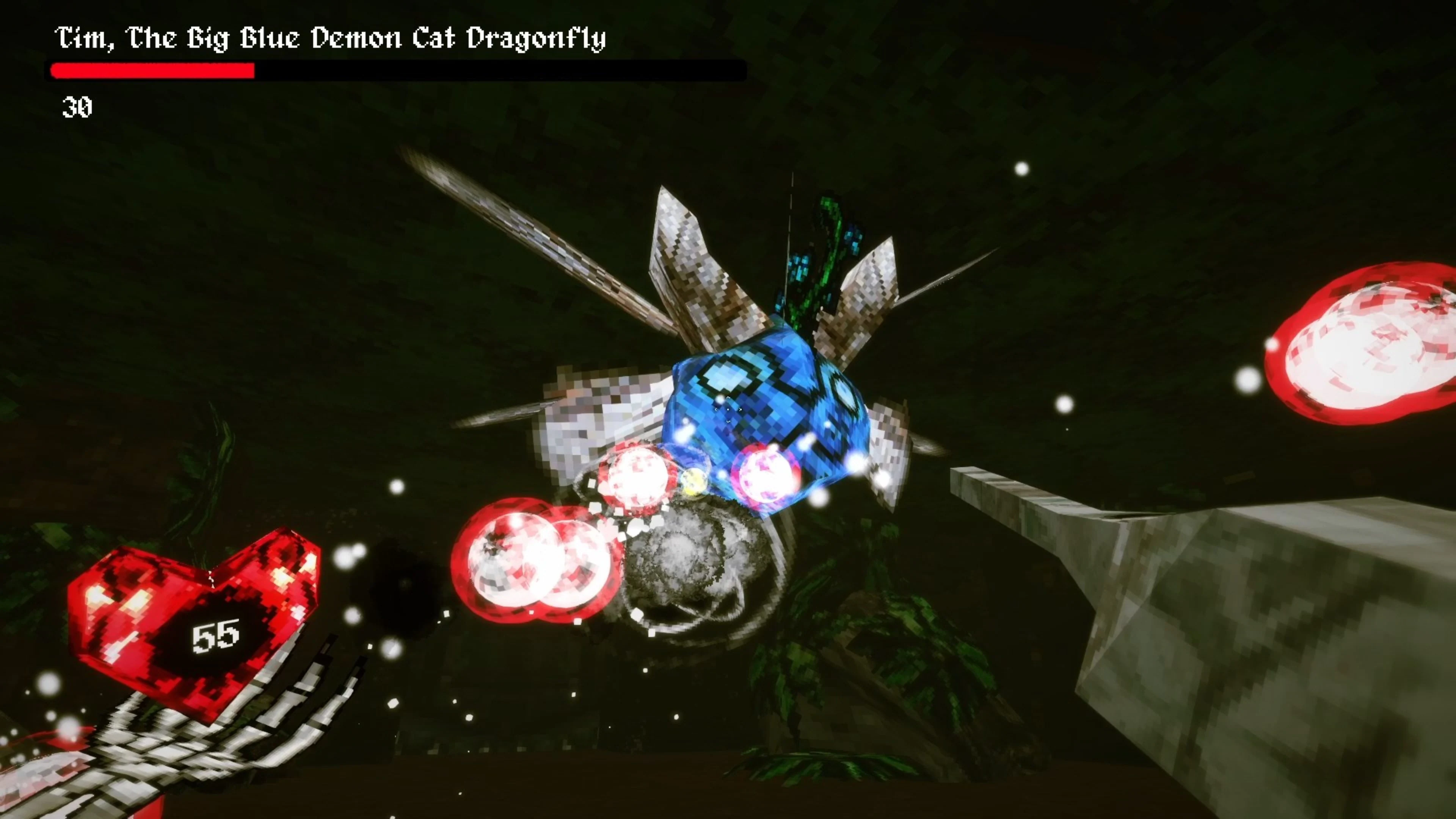Click the red filled portion of the health bar

(152, 71)
